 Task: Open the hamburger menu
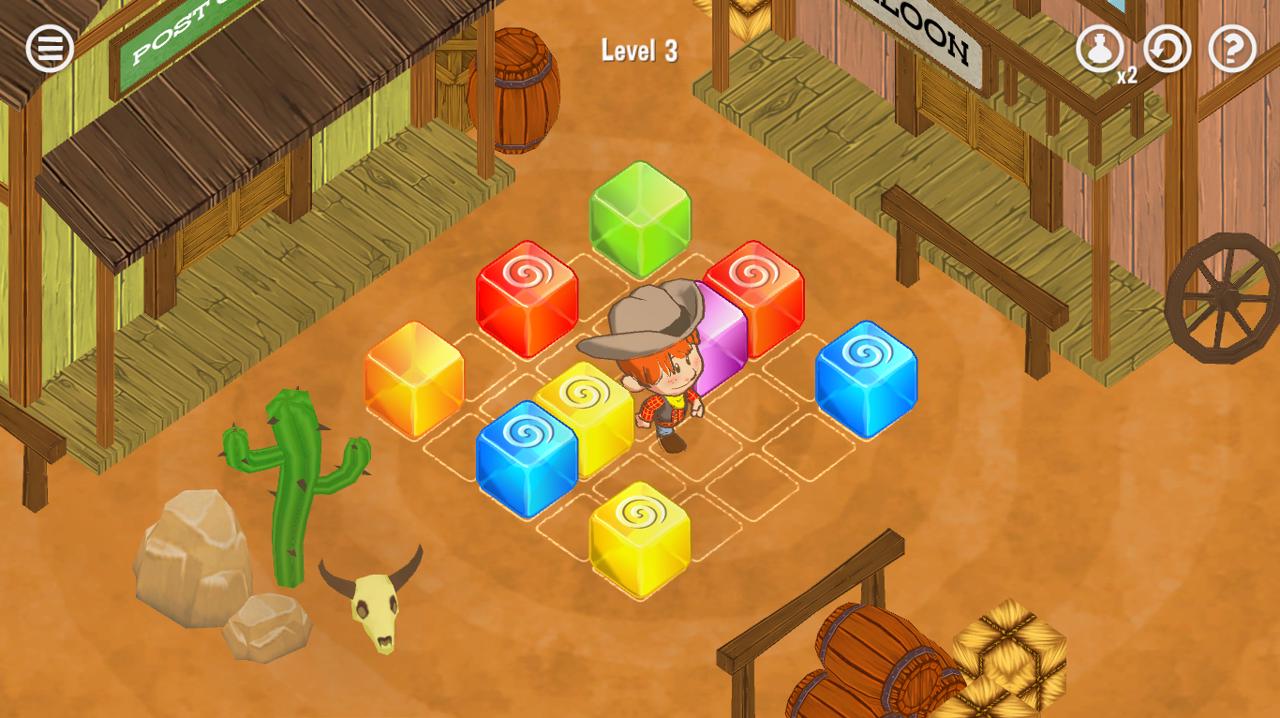(49, 48)
